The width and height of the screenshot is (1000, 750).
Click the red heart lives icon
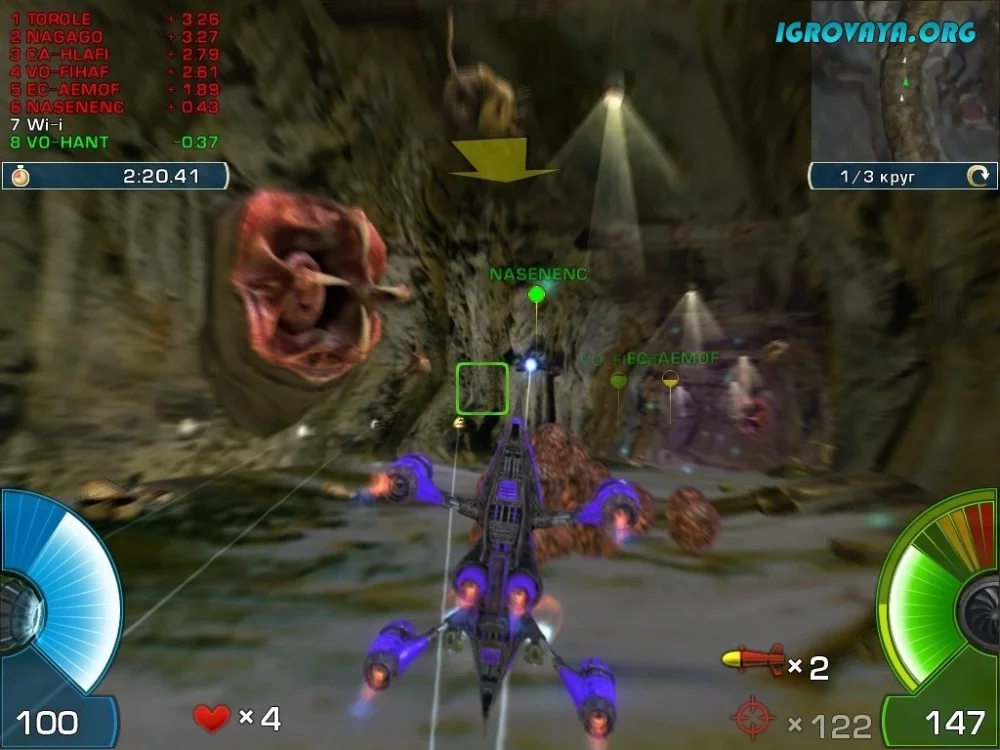[x=211, y=717]
